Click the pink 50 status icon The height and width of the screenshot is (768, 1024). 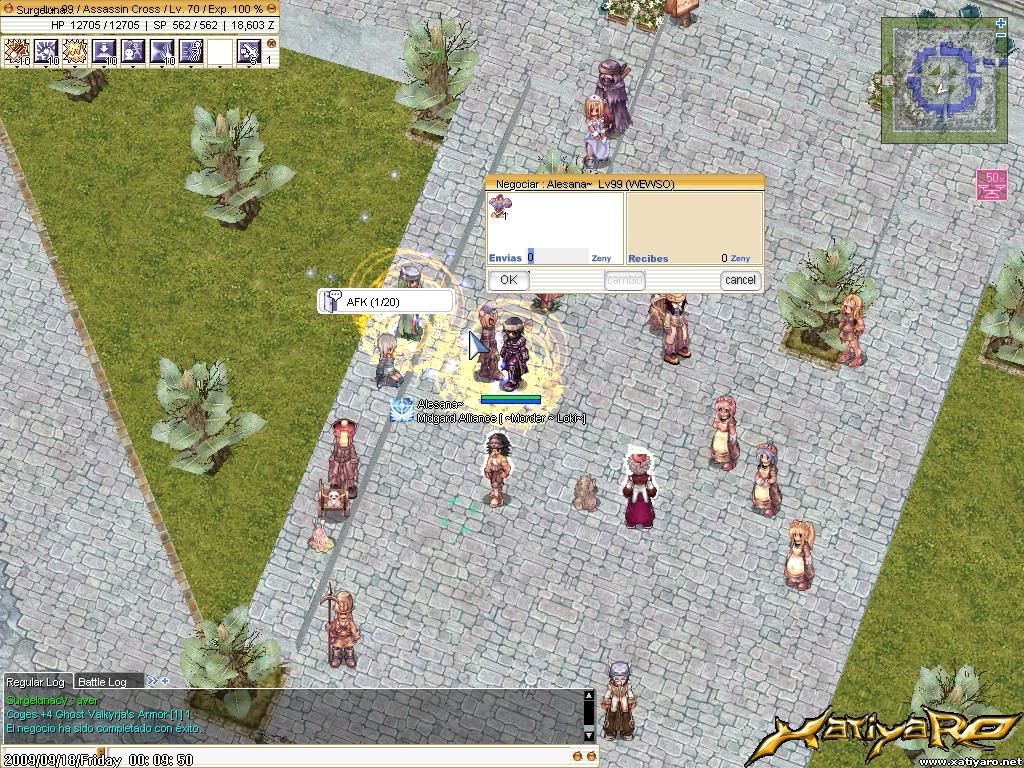991,185
